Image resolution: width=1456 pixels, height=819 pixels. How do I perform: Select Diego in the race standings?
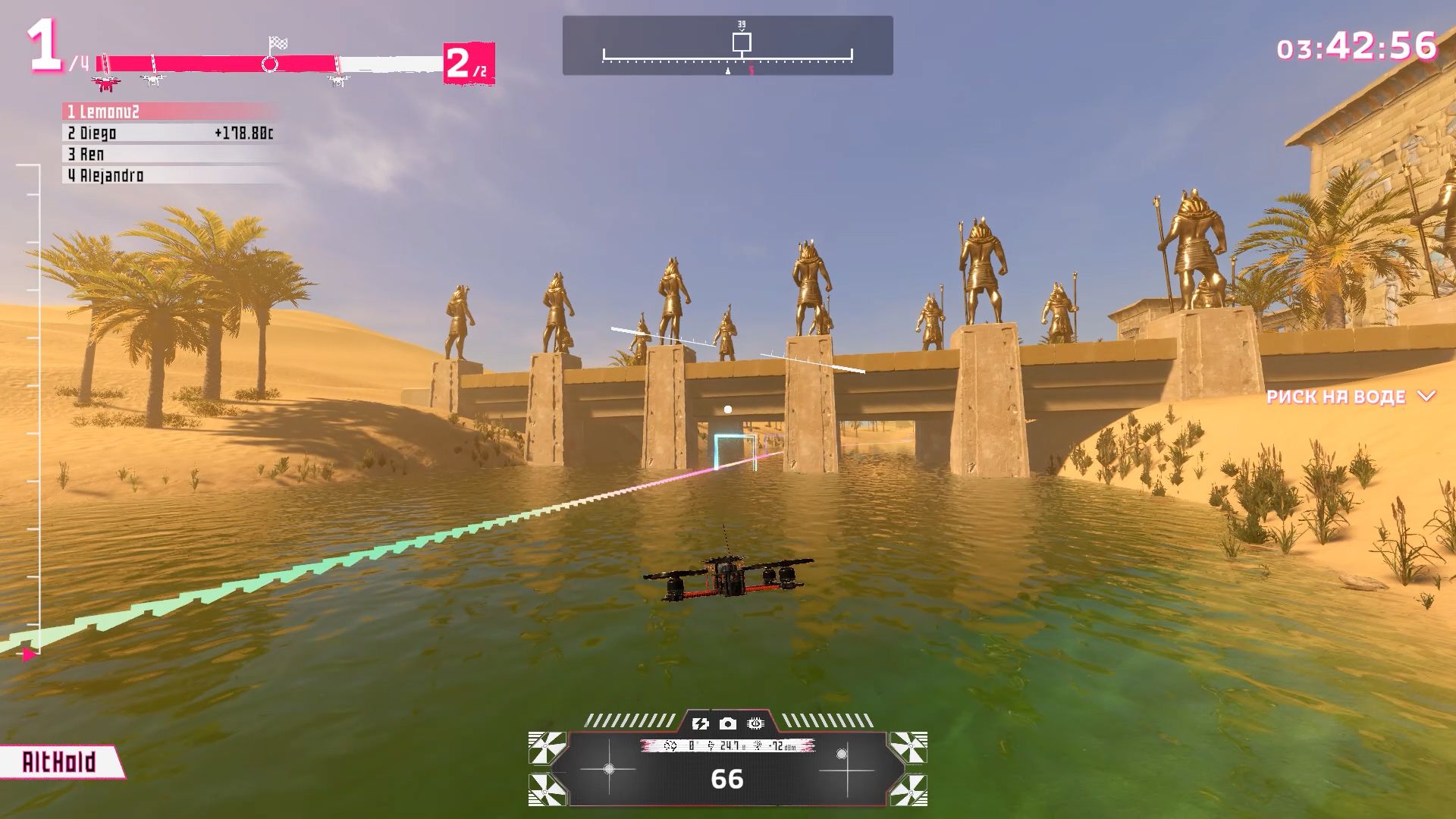(170, 133)
